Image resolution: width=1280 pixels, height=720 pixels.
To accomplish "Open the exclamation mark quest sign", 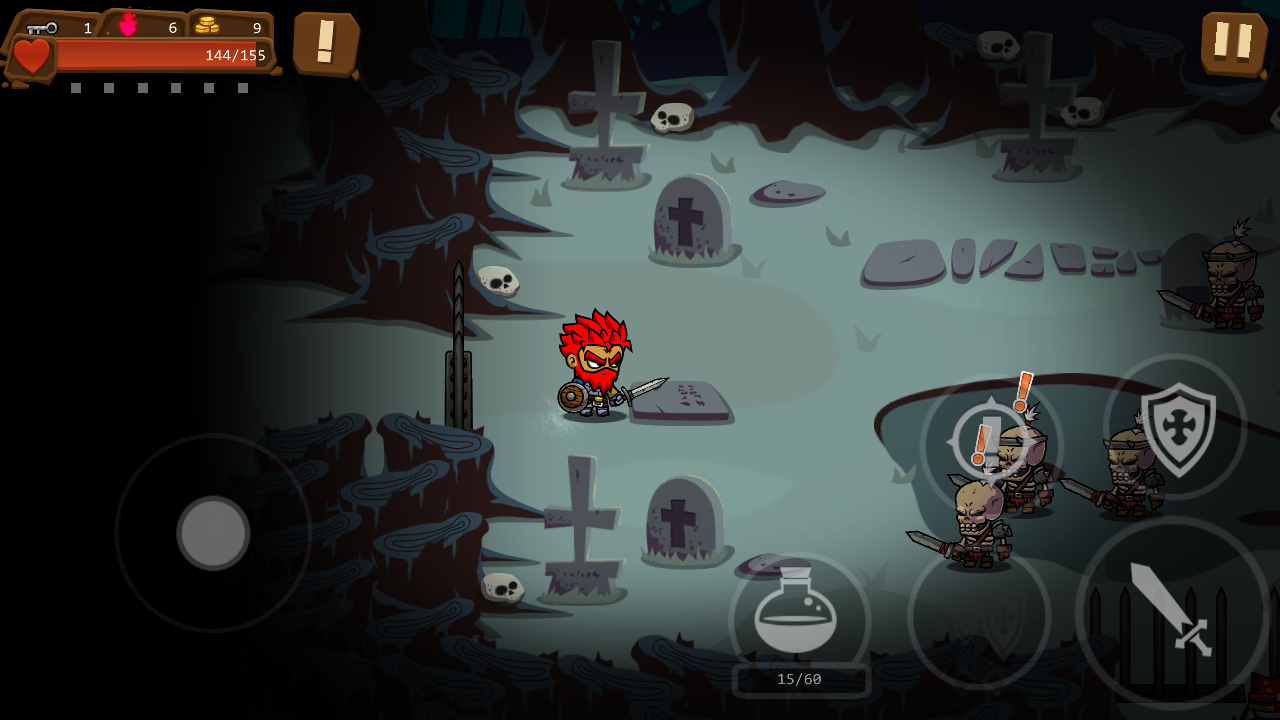I will pos(326,43).
